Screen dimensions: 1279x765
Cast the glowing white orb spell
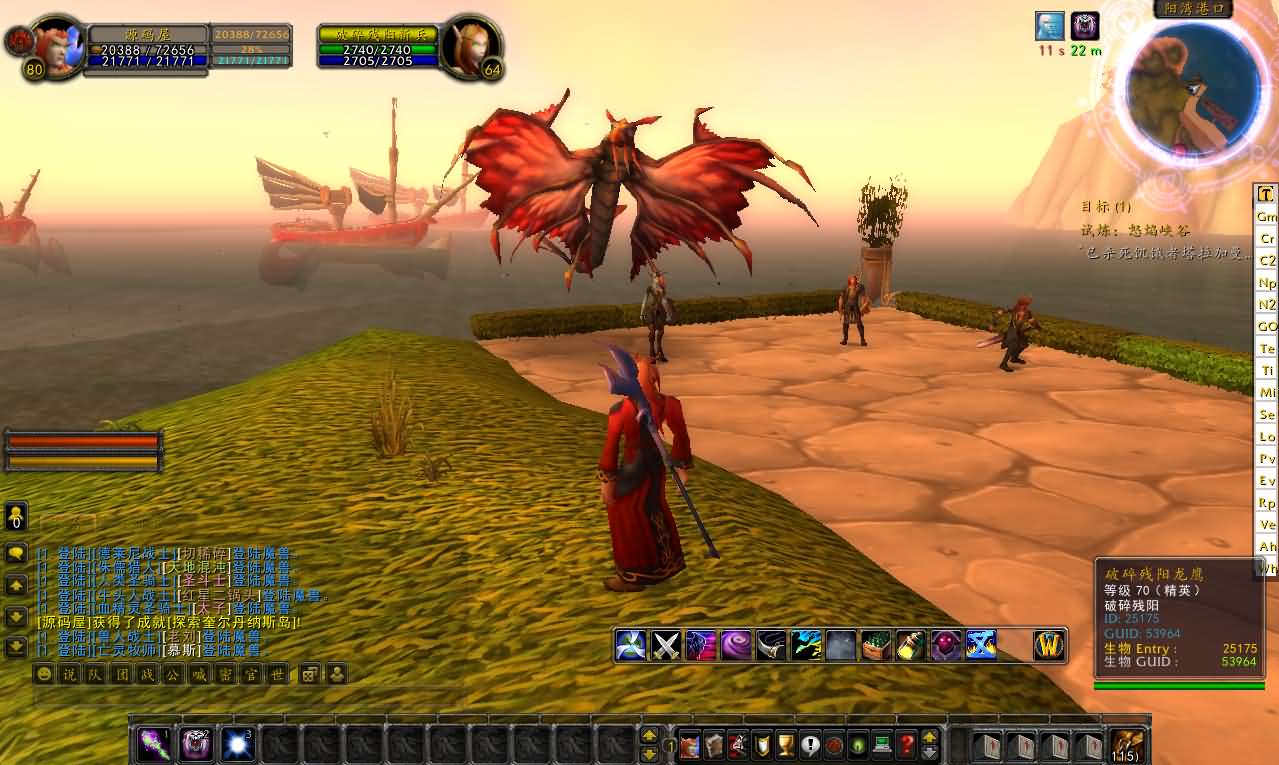click(x=239, y=745)
